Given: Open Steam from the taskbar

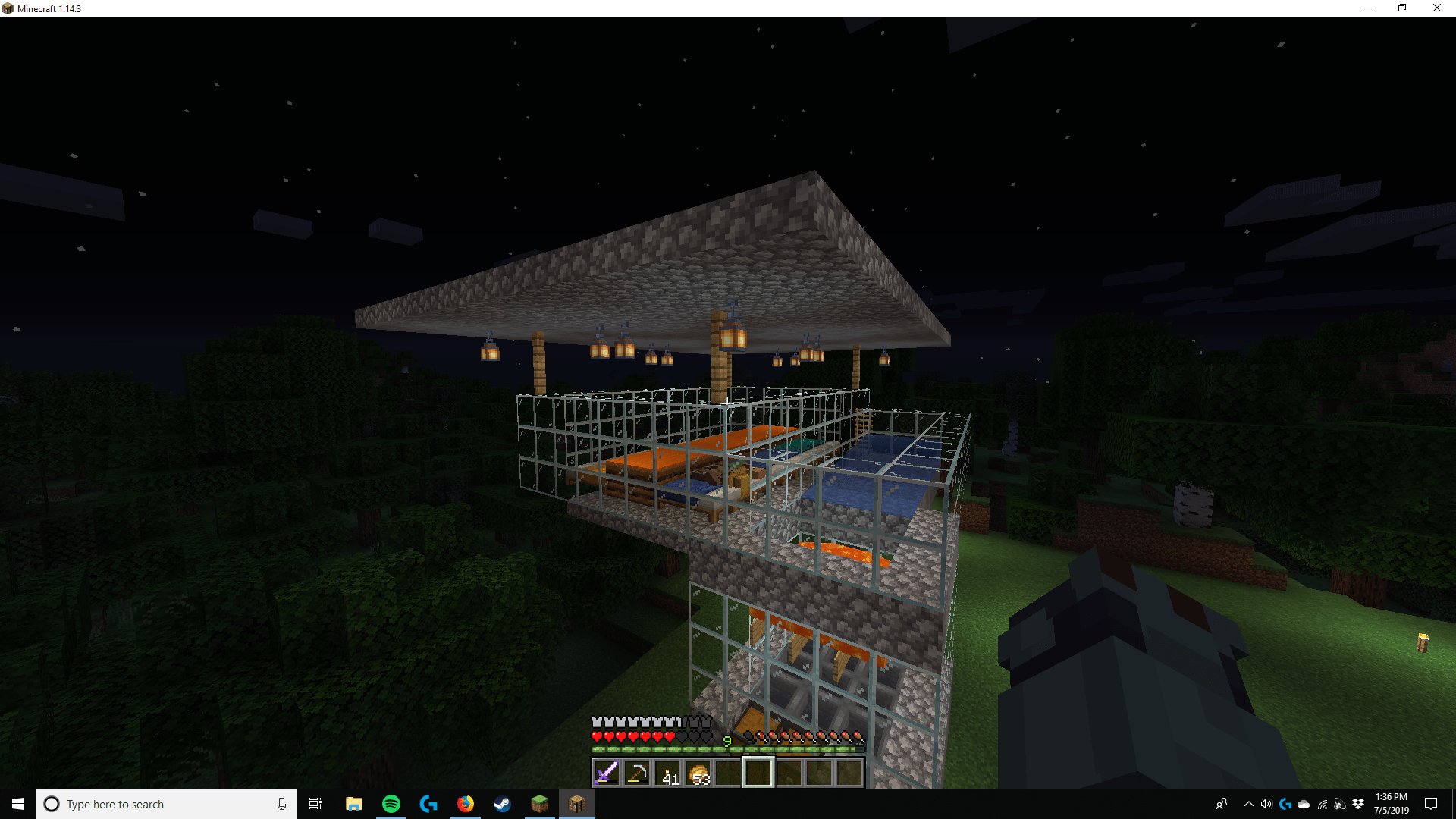Looking at the screenshot, I should click(x=502, y=804).
